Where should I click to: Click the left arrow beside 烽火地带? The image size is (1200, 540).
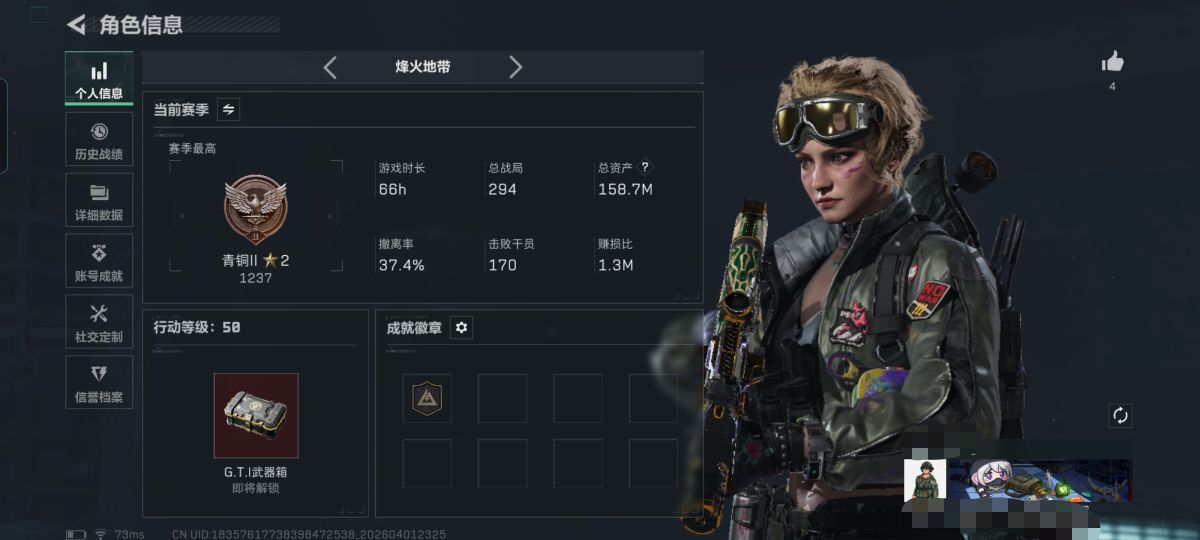click(x=330, y=67)
